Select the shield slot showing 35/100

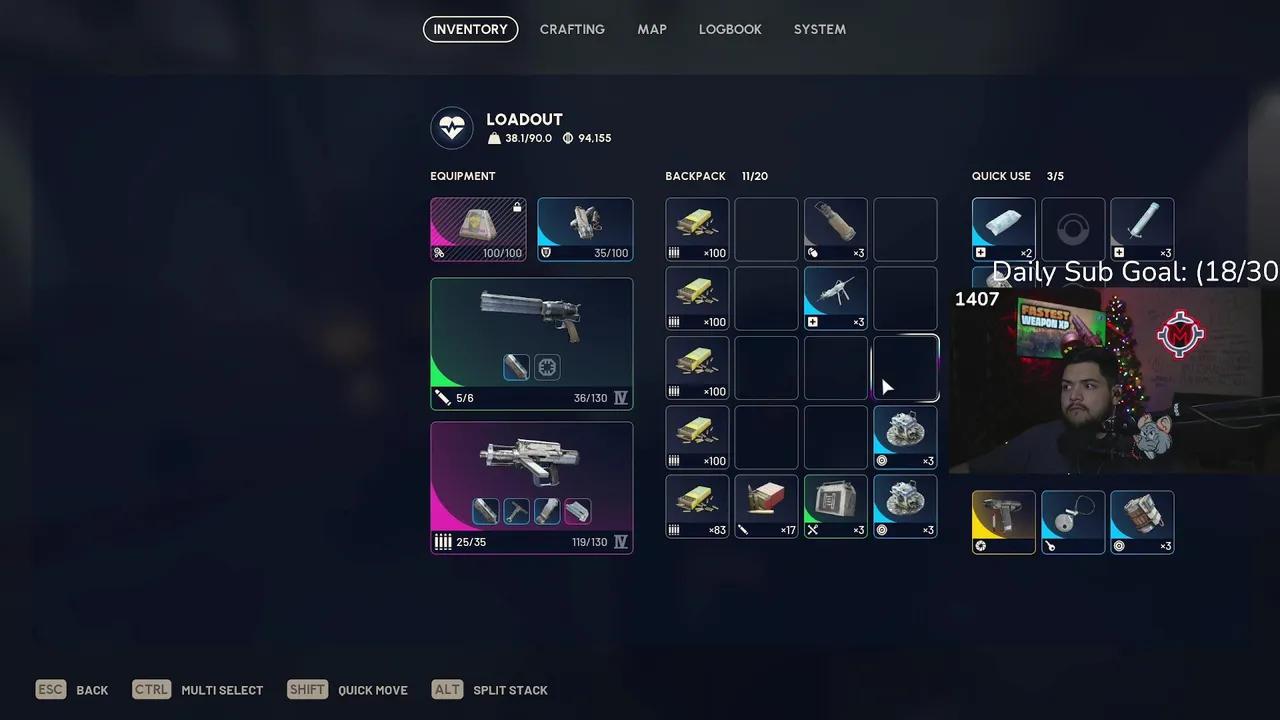pyautogui.click(x=585, y=229)
